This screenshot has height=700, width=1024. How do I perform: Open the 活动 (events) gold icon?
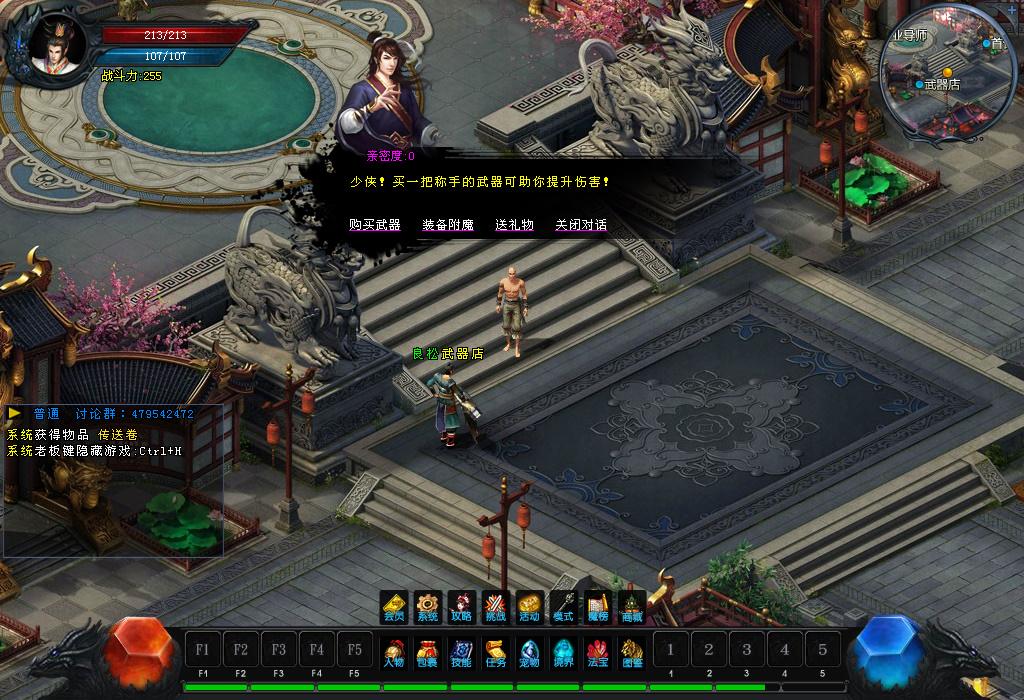530,607
